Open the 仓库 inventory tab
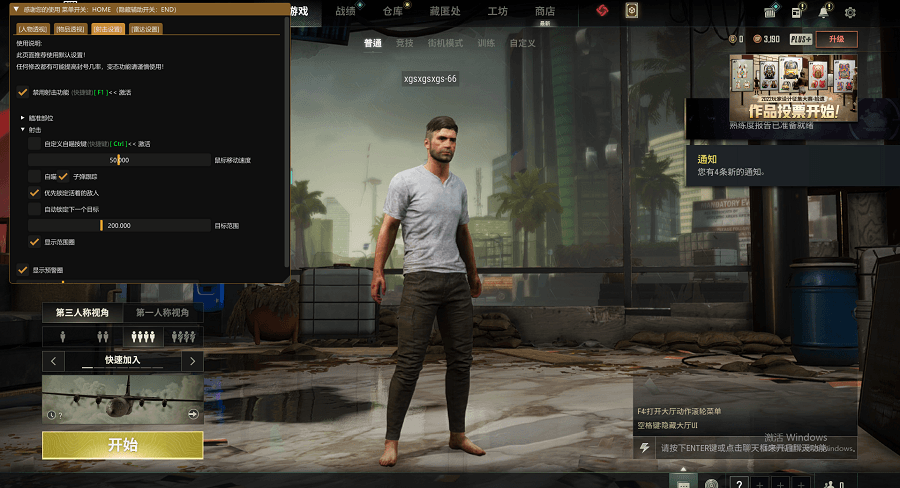This screenshot has width=900, height=488. 392,12
